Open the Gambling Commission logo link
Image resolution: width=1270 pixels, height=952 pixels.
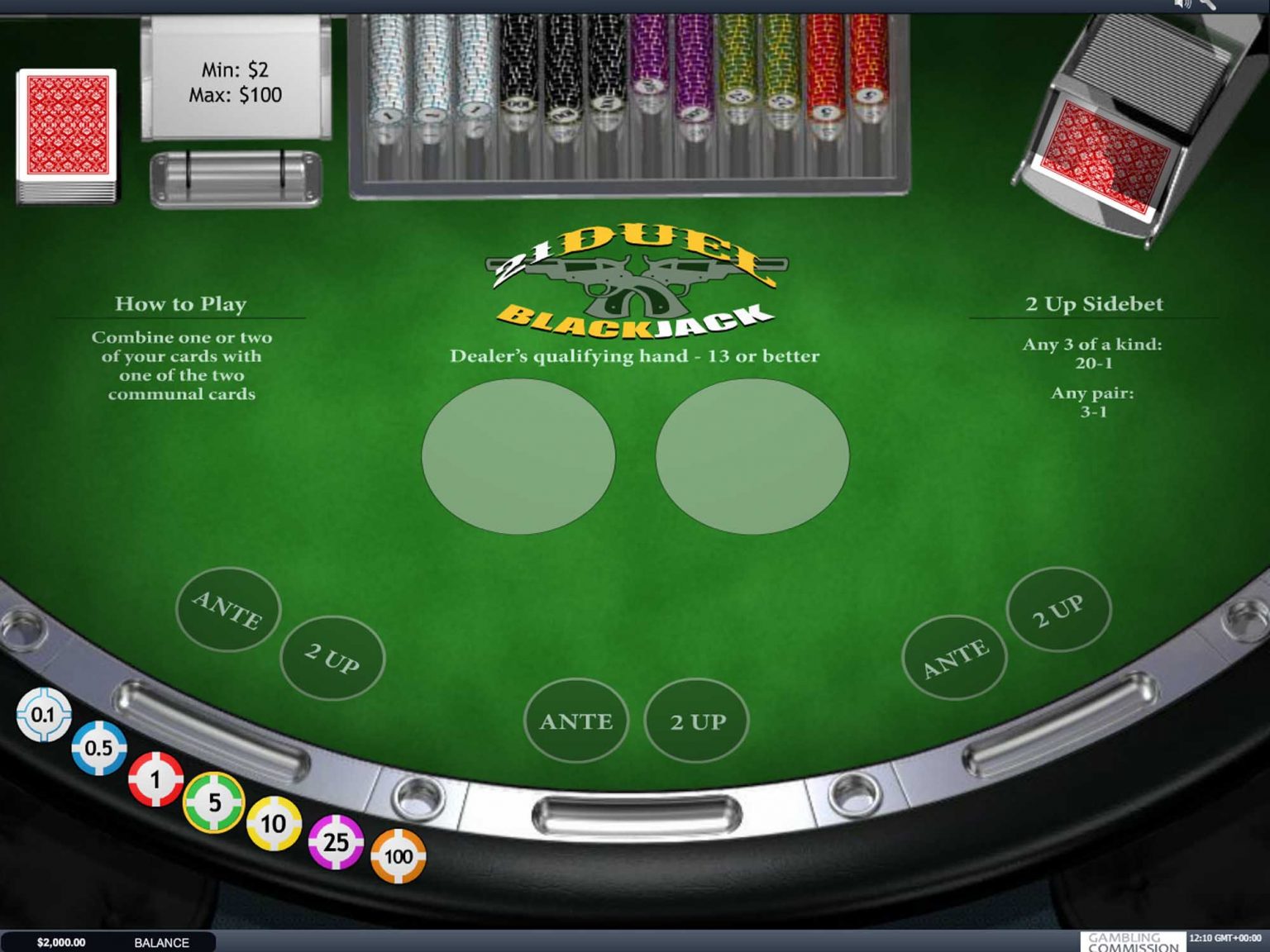pyautogui.click(x=1133, y=940)
